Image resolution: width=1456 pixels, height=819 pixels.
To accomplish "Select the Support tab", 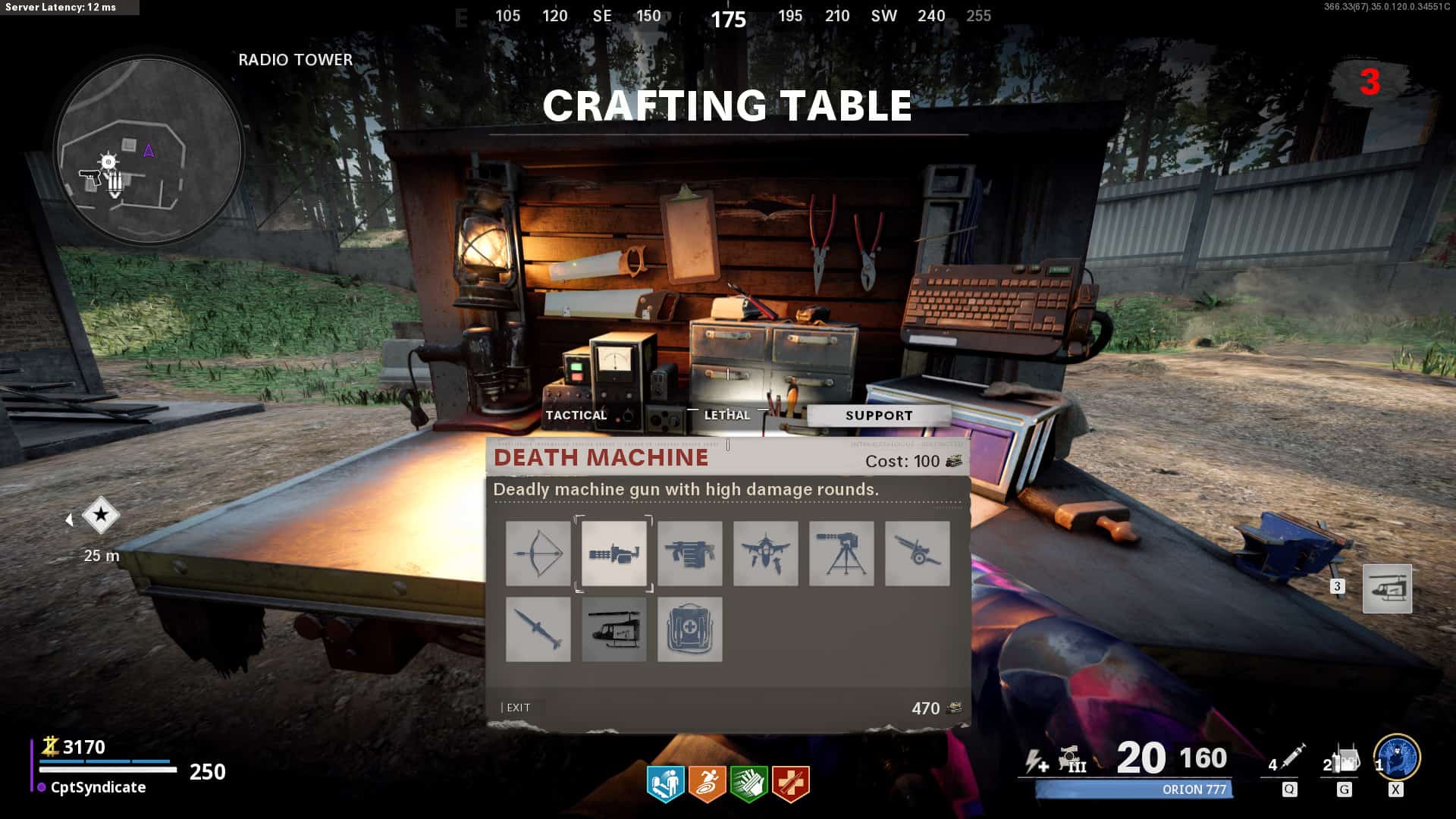I will [x=879, y=416].
